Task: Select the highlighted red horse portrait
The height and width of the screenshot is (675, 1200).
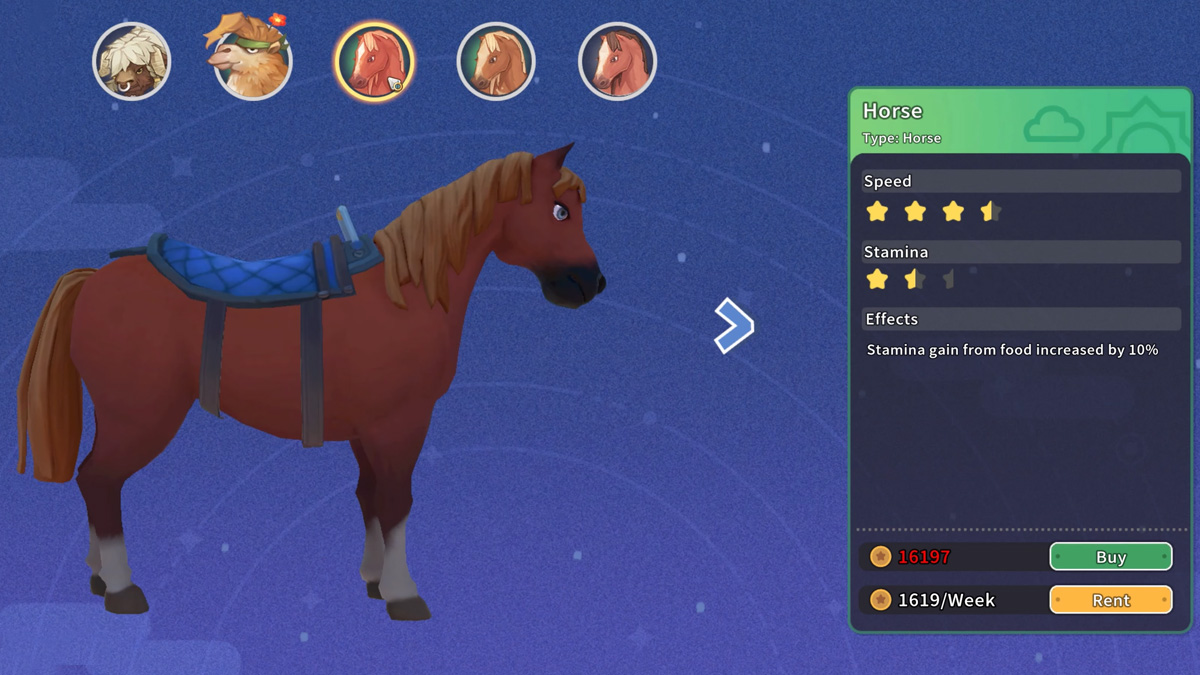Action: [x=374, y=61]
